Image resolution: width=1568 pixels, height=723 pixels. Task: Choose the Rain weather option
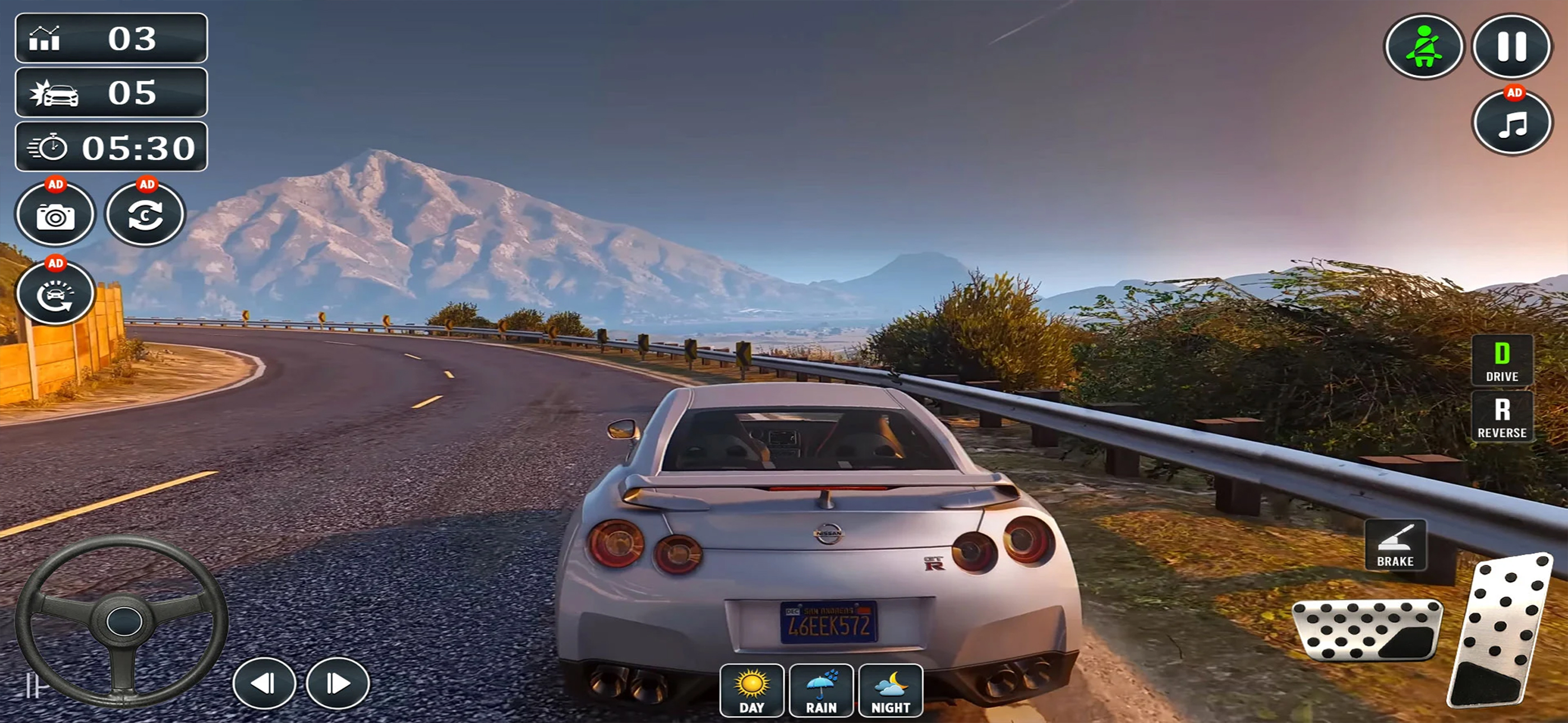(x=821, y=690)
